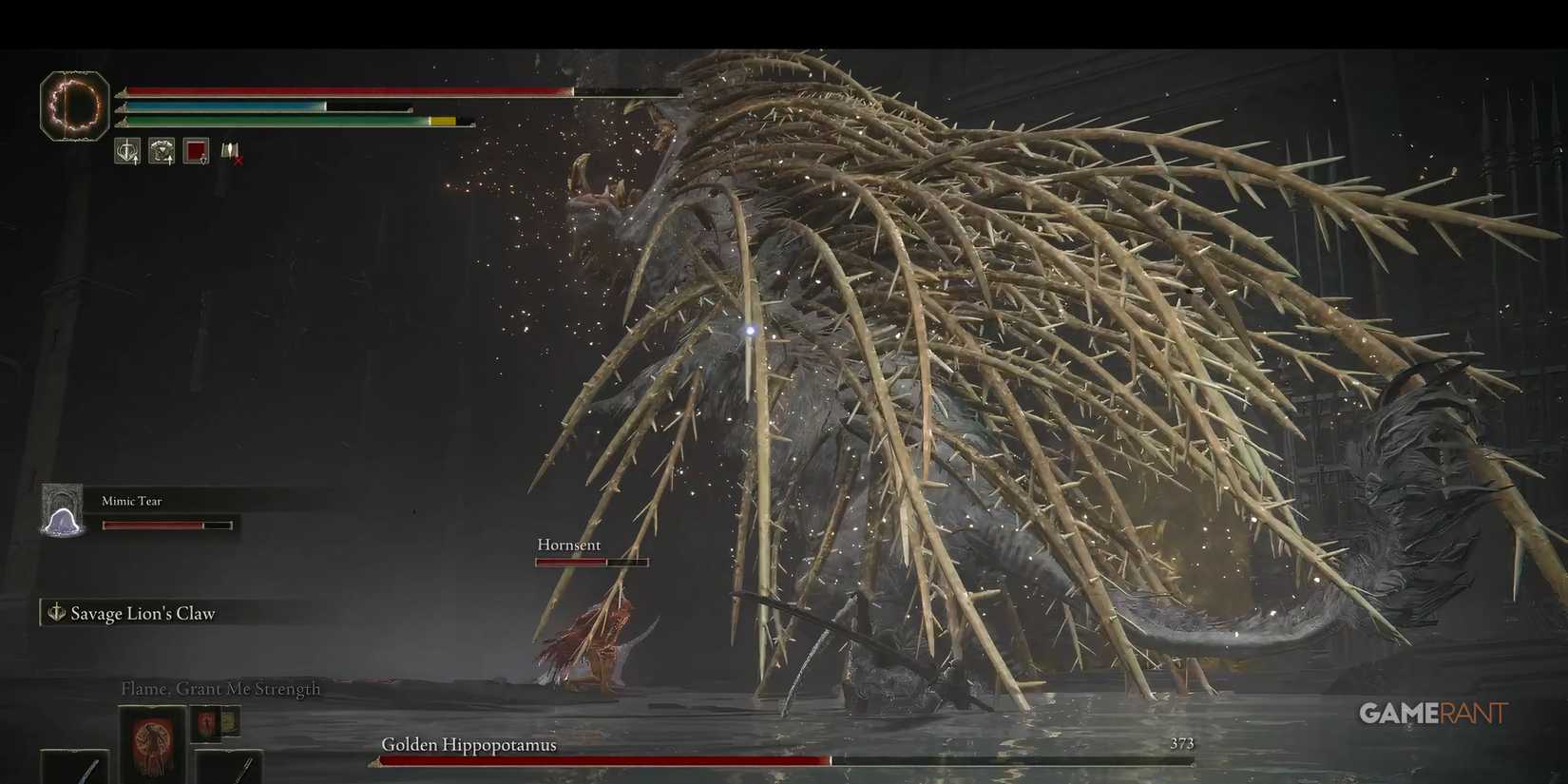Select the Savage Lion's Claw skill icon
The height and width of the screenshot is (784, 1568).
pos(54,613)
